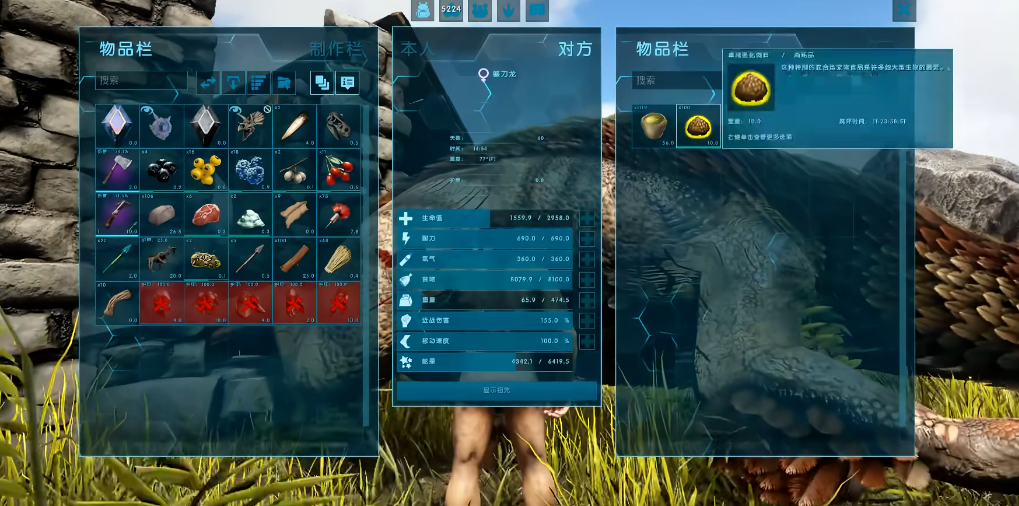
Task: Add a point to 生命值 health stat
Action: pyautogui.click(x=587, y=219)
